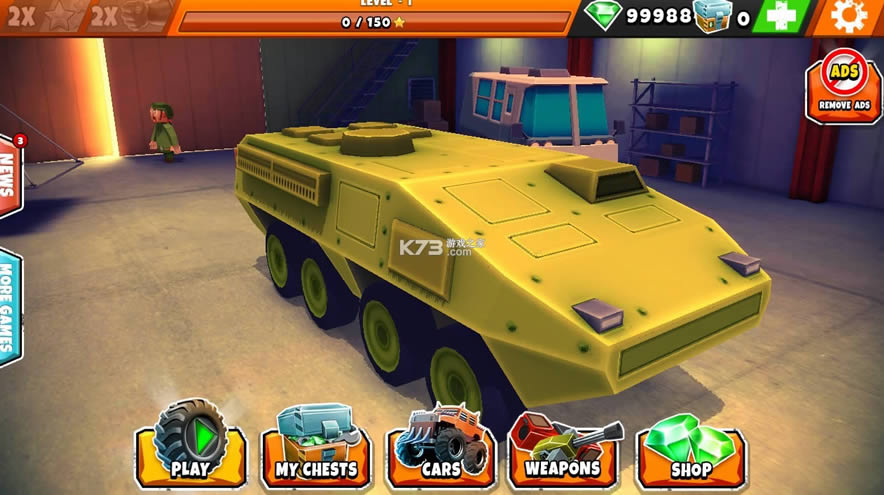Screen dimensions: 884x495
Task: Select the Remove Ads button
Action: coord(844,86)
